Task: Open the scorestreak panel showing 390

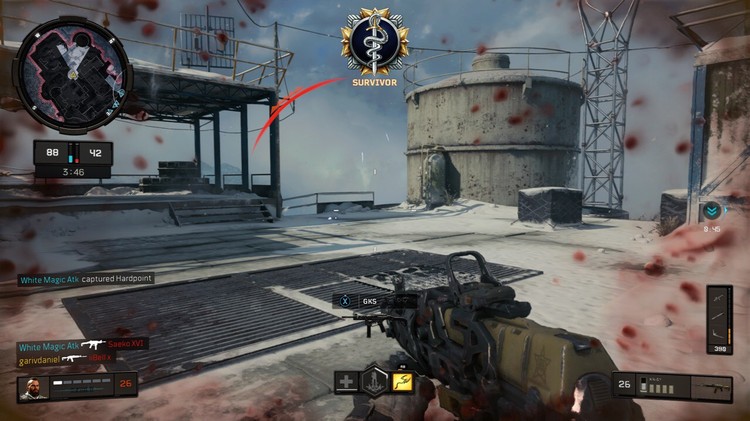Action: point(719,321)
